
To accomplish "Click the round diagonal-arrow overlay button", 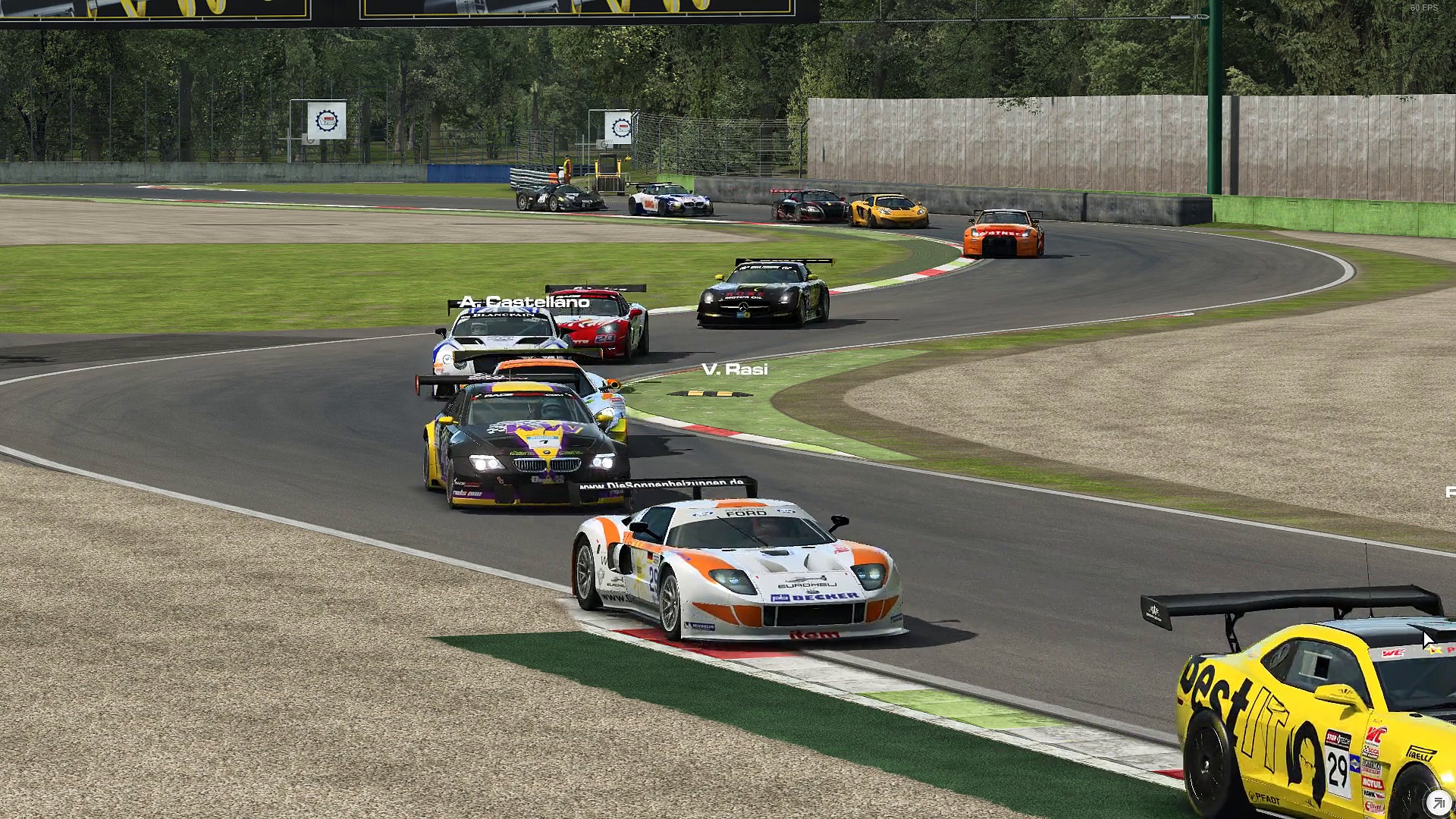I will 1438,802.
